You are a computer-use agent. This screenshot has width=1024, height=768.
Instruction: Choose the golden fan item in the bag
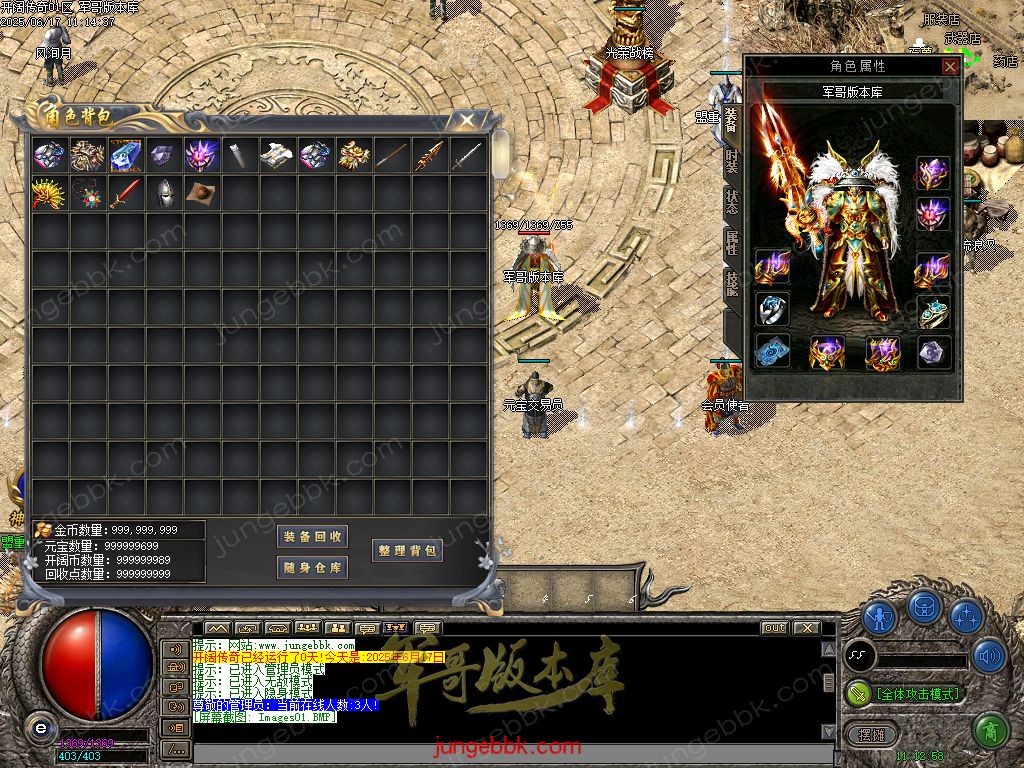coord(48,193)
